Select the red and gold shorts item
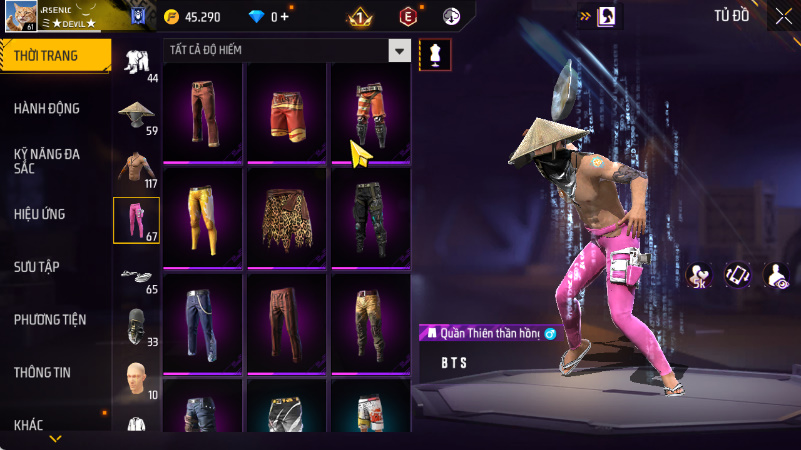Screen dimensions: 801x450 (287, 112)
